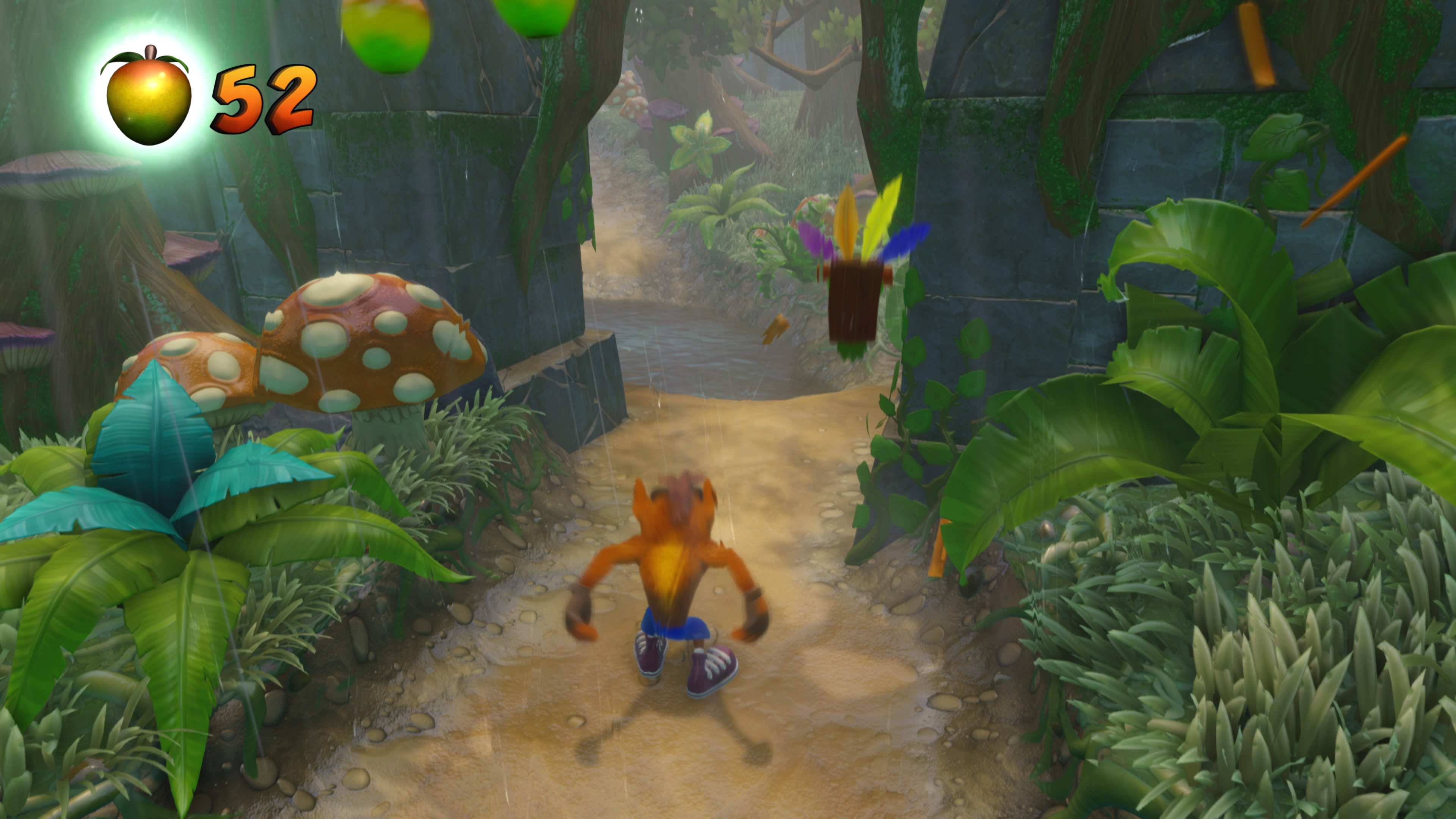The height and width of the screenshot is (819, 1456).
Task: Select the large spotted mushroom cap
Action: (367, 334)
